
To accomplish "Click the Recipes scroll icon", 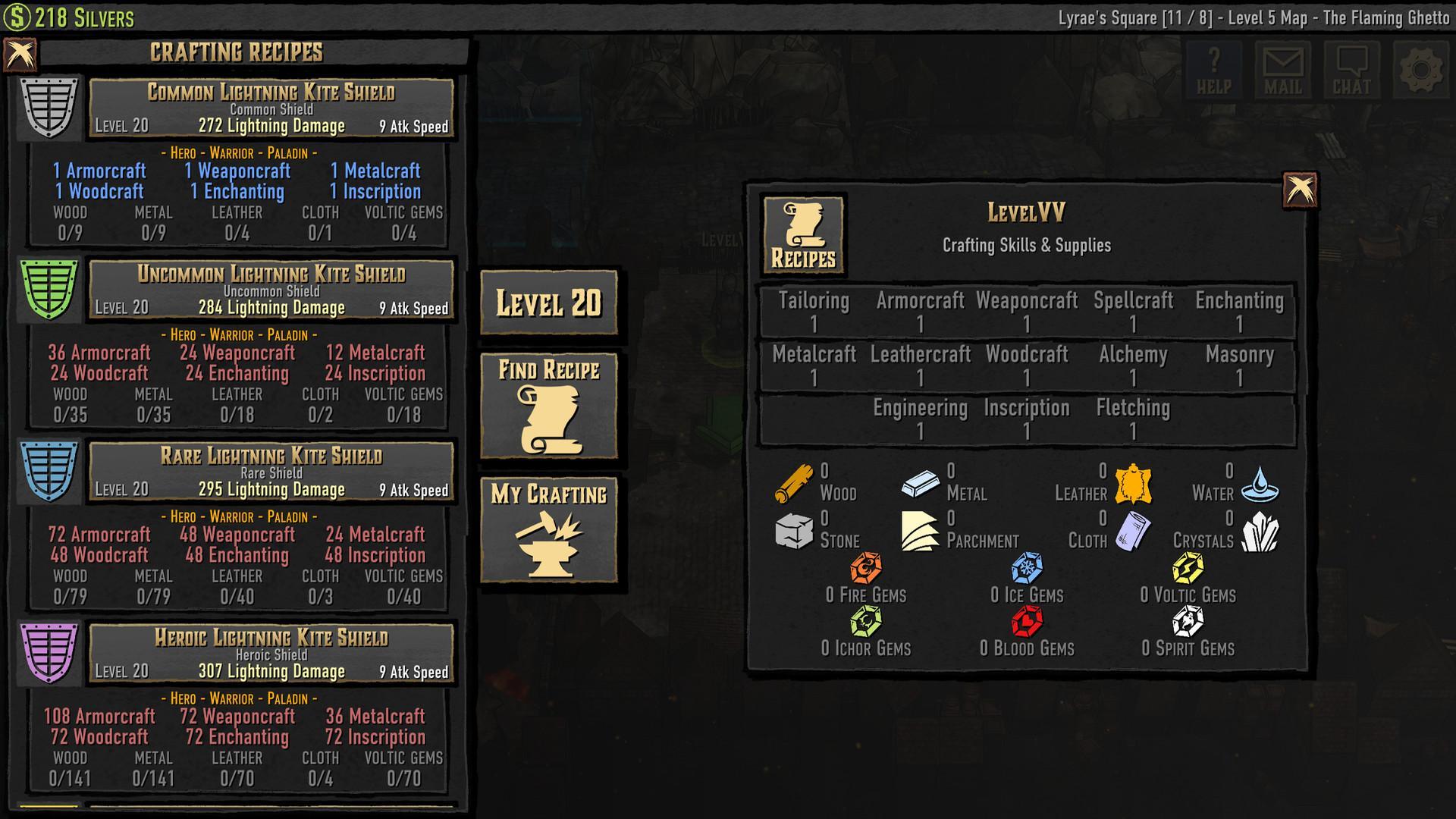I will [804, 234].
